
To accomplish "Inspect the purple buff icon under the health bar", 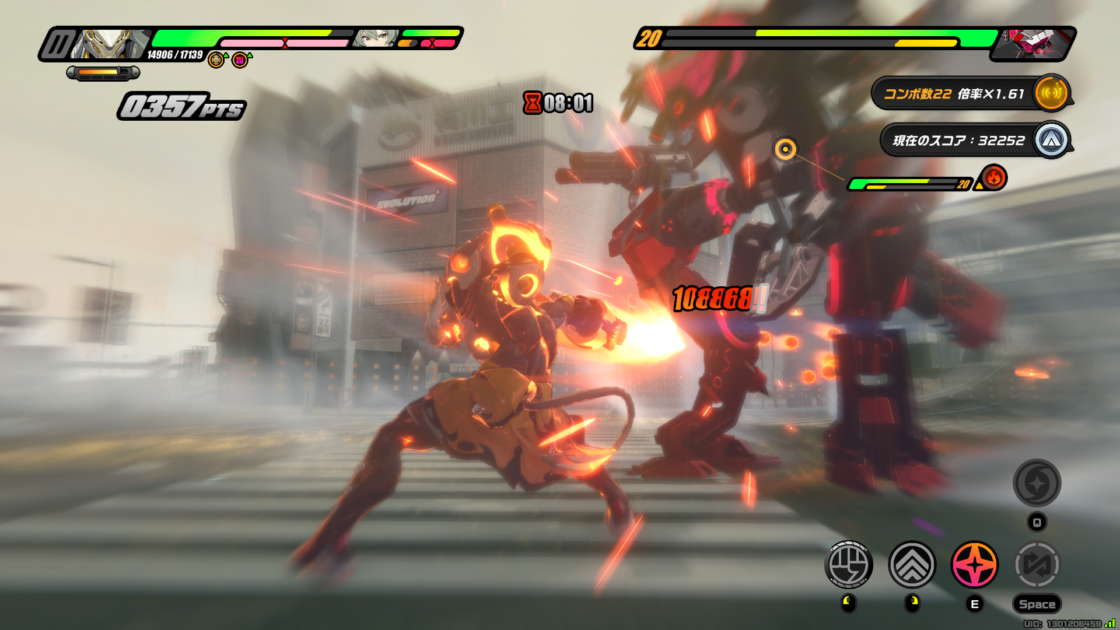I will coord(240,61).
